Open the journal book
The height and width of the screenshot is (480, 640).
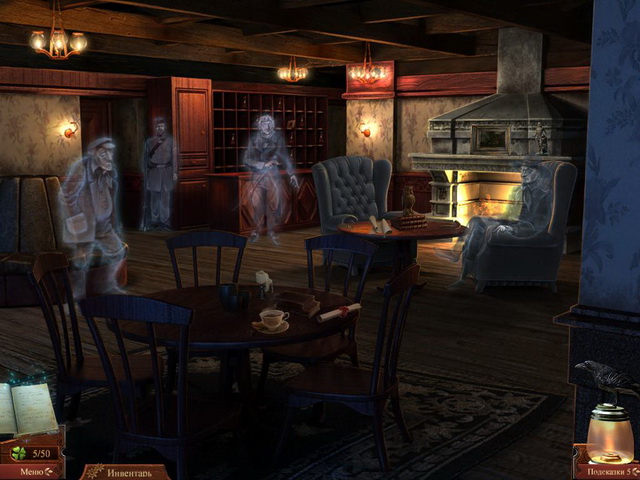30,408
